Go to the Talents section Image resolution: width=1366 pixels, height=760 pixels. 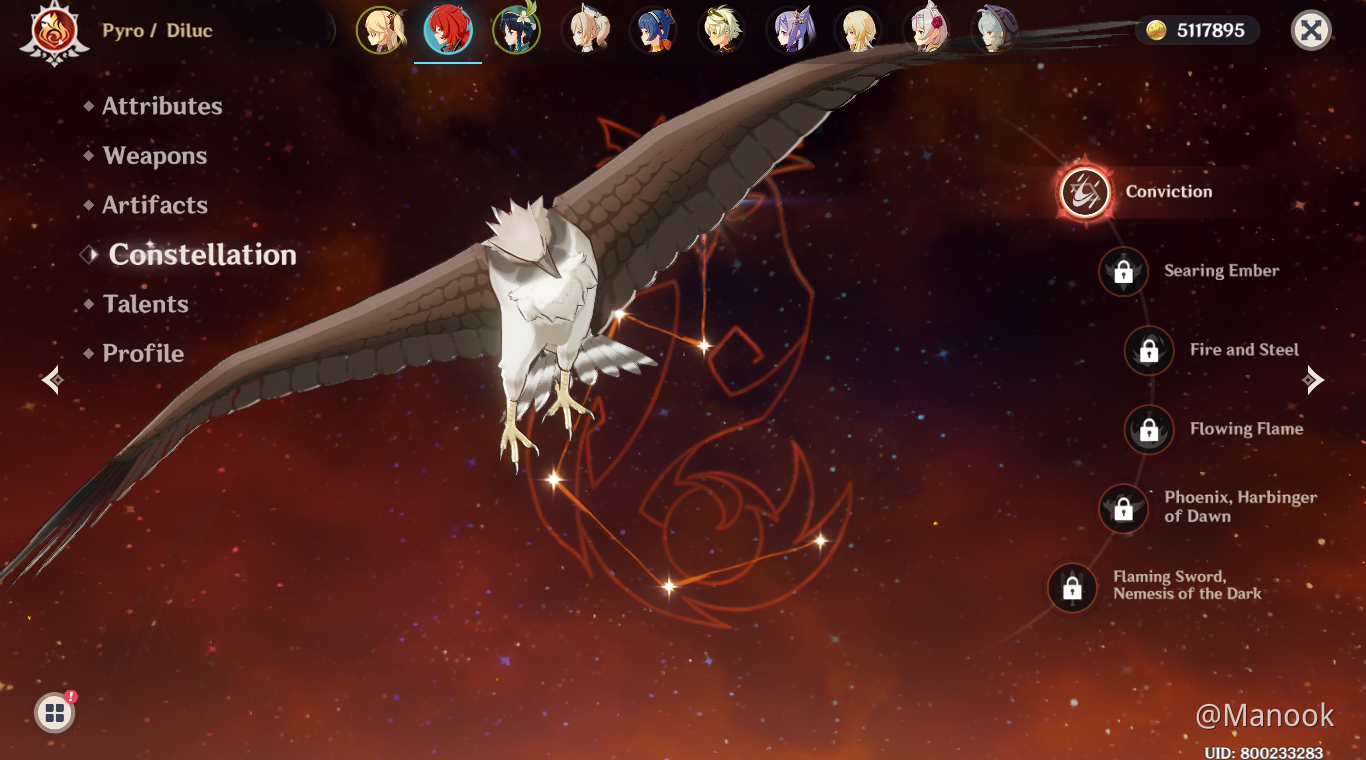[145, 304]
